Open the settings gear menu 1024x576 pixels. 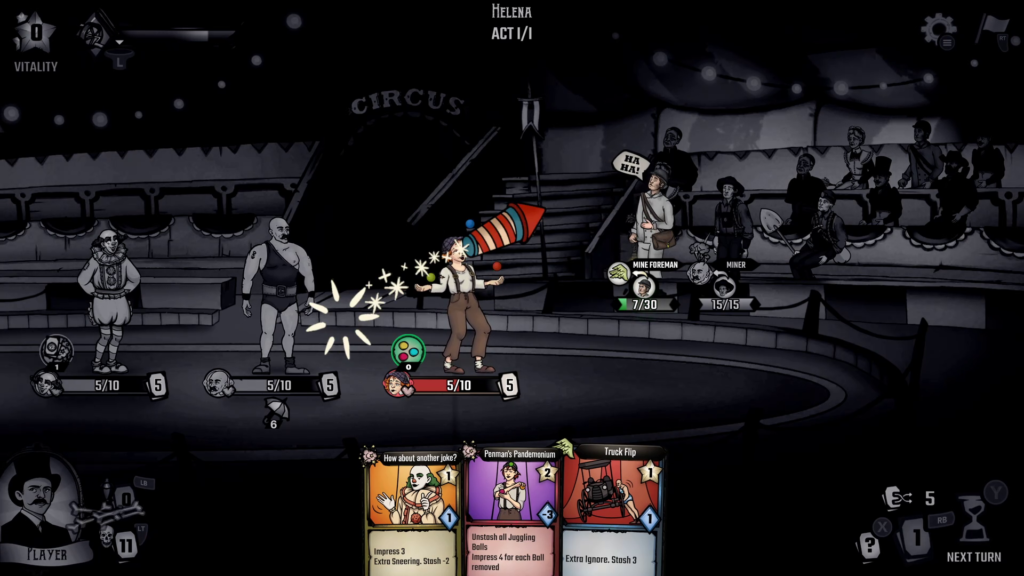pyautogui.click(x=938, y=30)
